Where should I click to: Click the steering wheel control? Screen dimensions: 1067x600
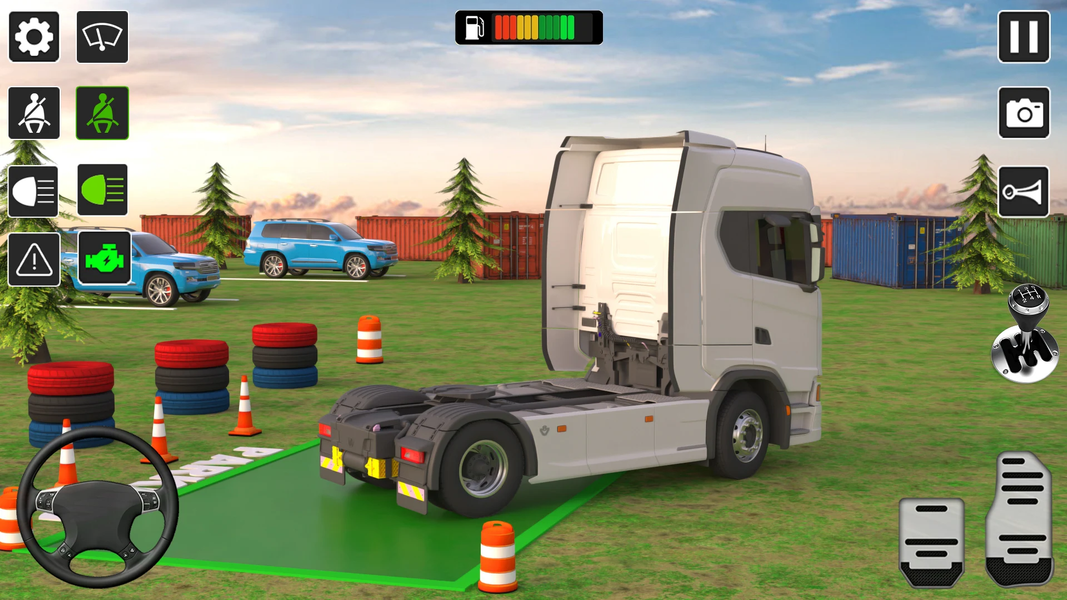(x=98, y=506)
